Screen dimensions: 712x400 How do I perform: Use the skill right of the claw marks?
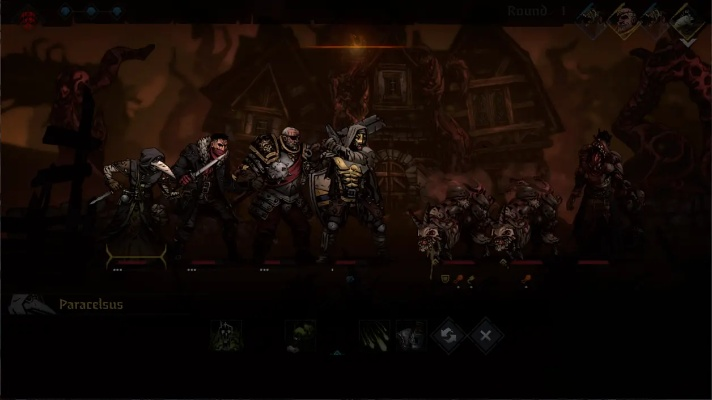coord(409,335)
